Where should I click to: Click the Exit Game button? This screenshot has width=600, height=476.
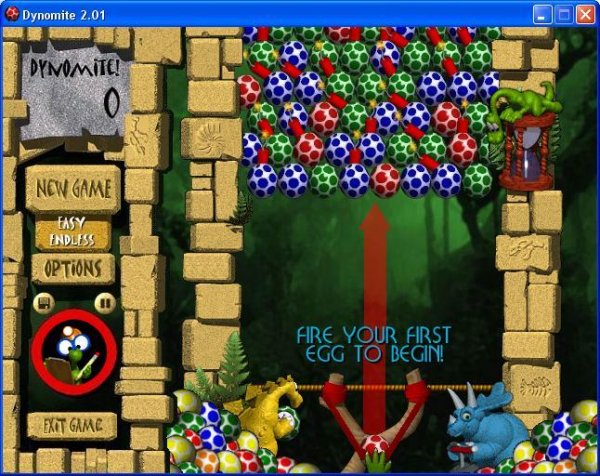[71, 425]
